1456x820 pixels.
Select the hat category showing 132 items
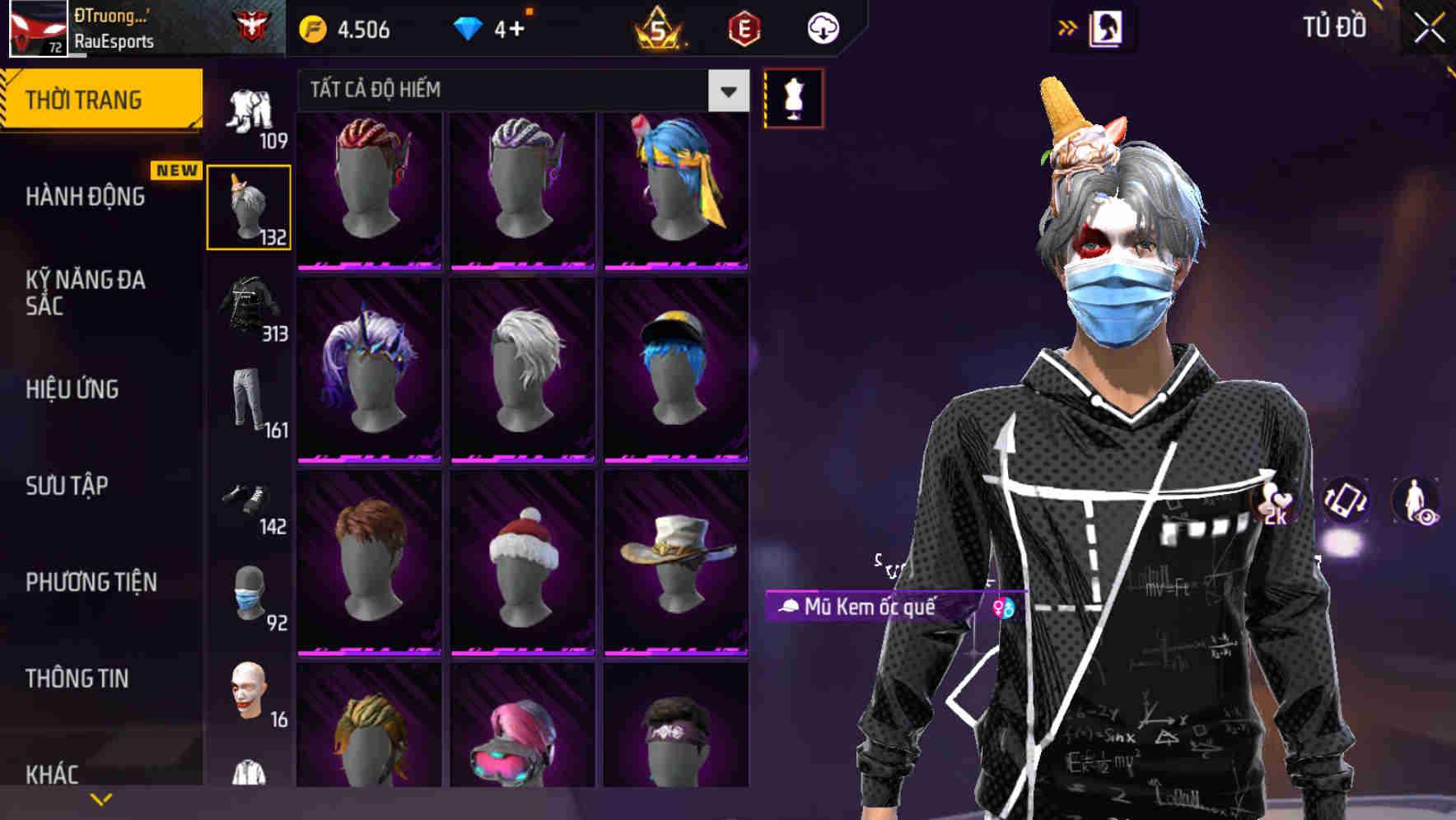click(x=250, y=206)
